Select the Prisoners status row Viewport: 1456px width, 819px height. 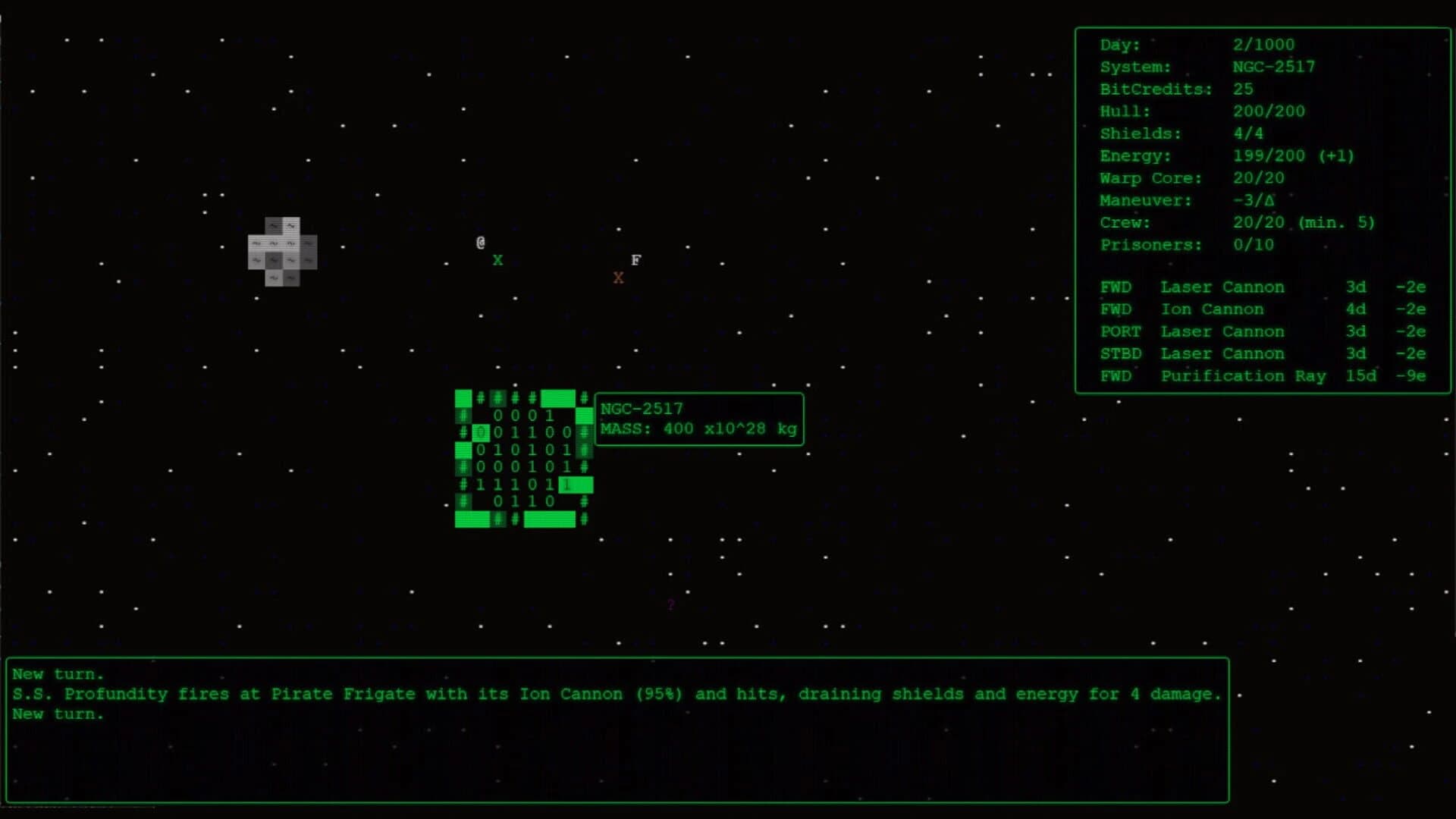[1186, 244]
